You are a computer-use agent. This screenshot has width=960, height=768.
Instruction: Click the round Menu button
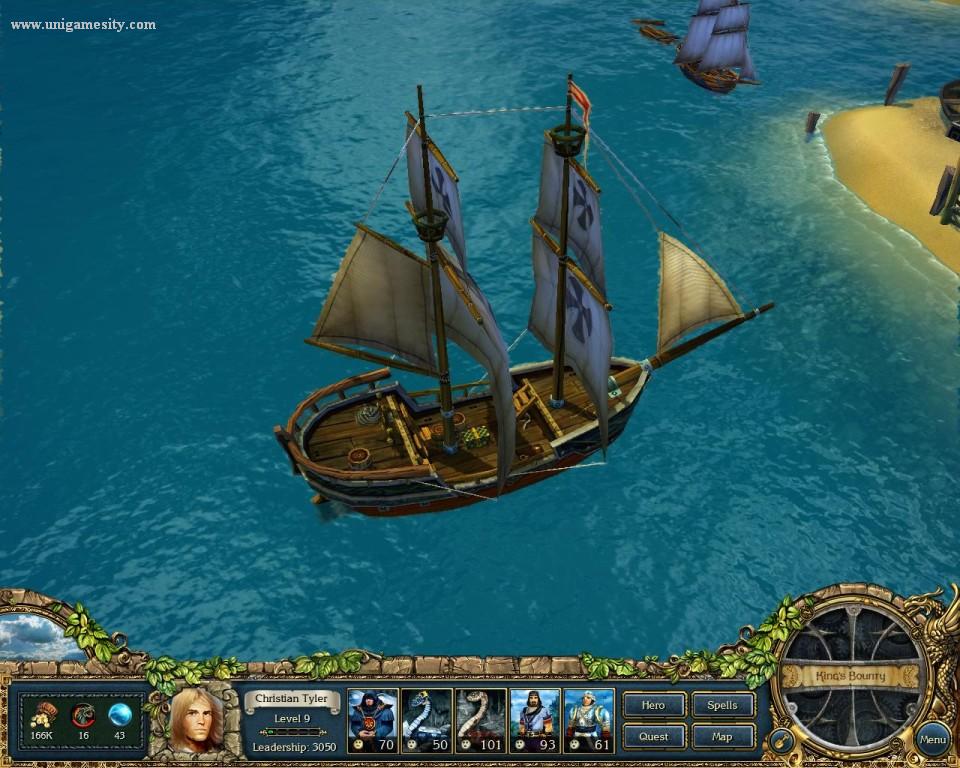(932, 740)
